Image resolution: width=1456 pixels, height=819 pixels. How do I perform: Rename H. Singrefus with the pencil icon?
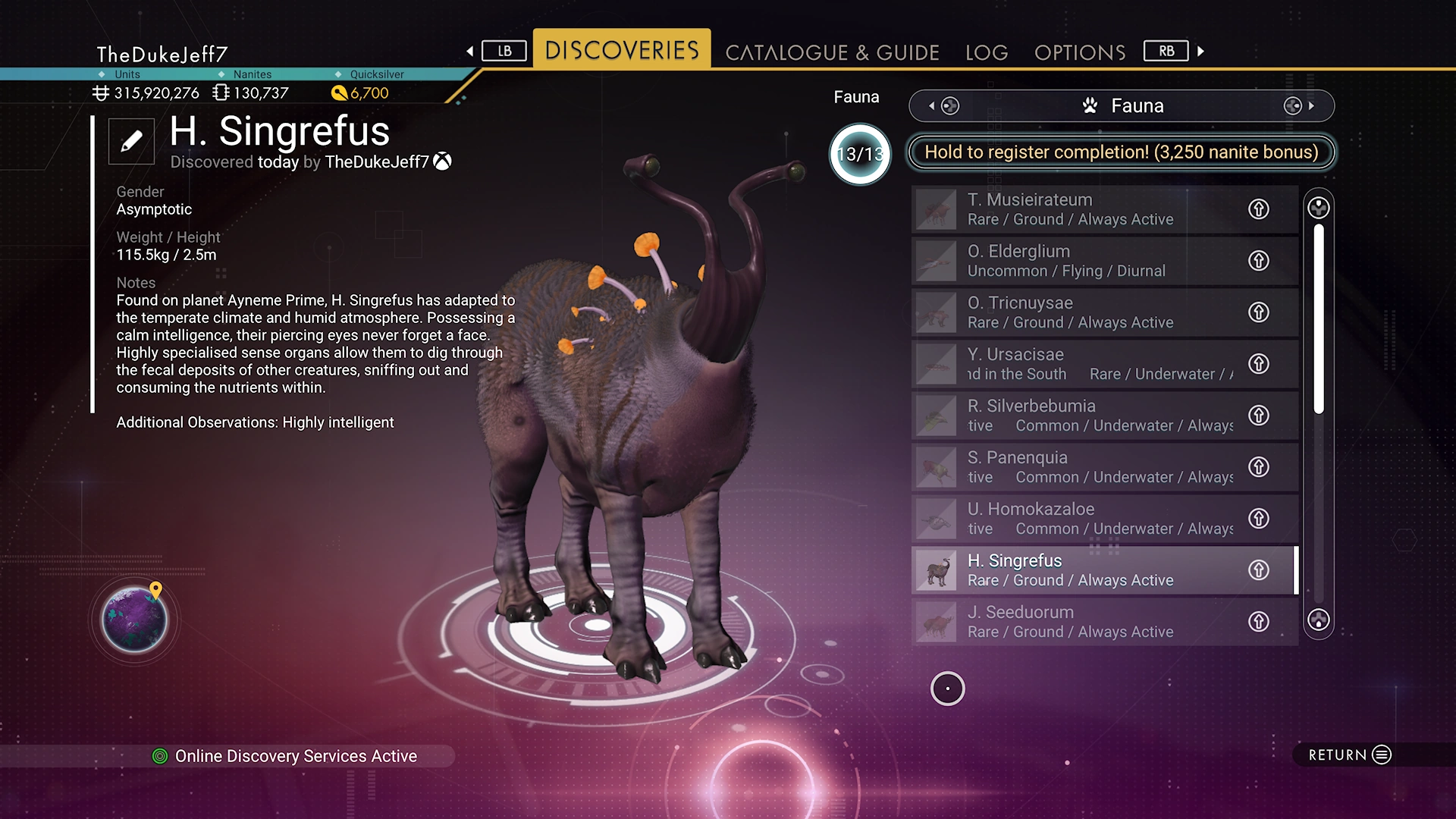[x=131, y=141]
